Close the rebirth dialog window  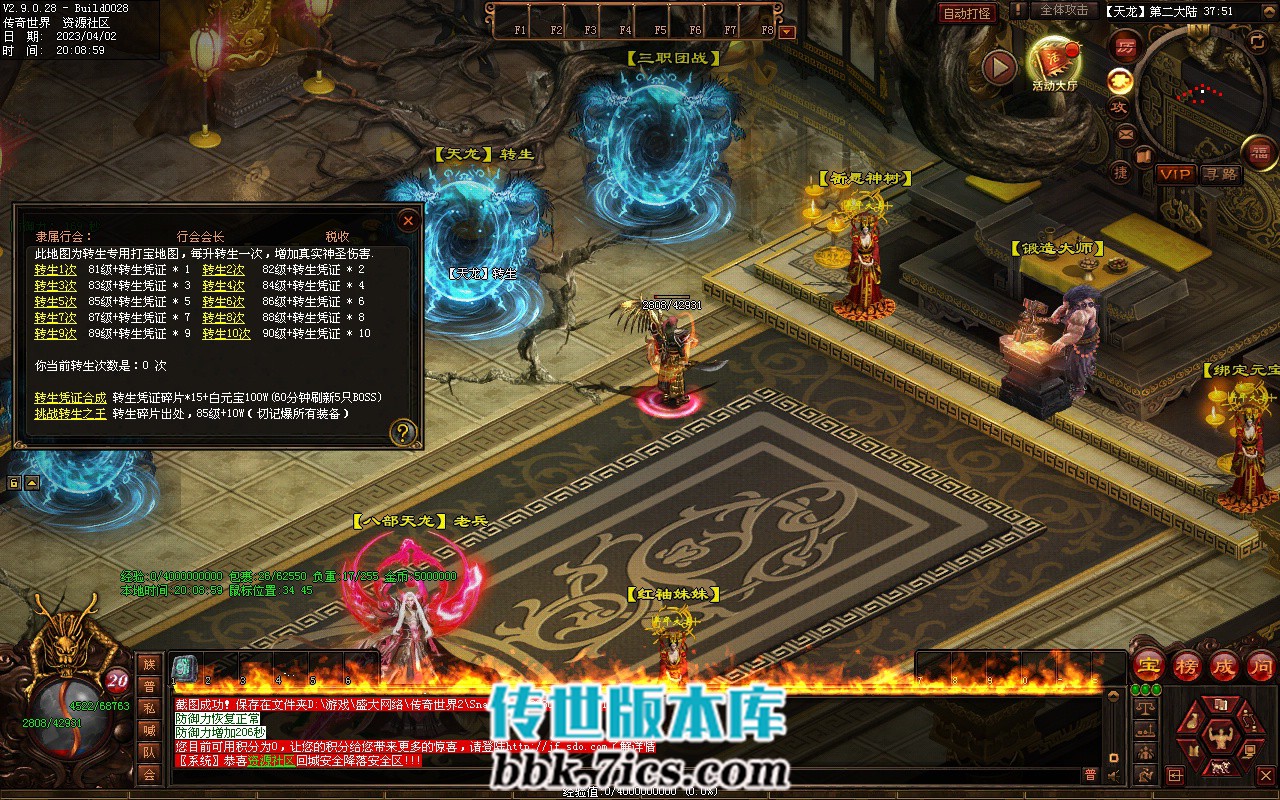tap(408, 220)
